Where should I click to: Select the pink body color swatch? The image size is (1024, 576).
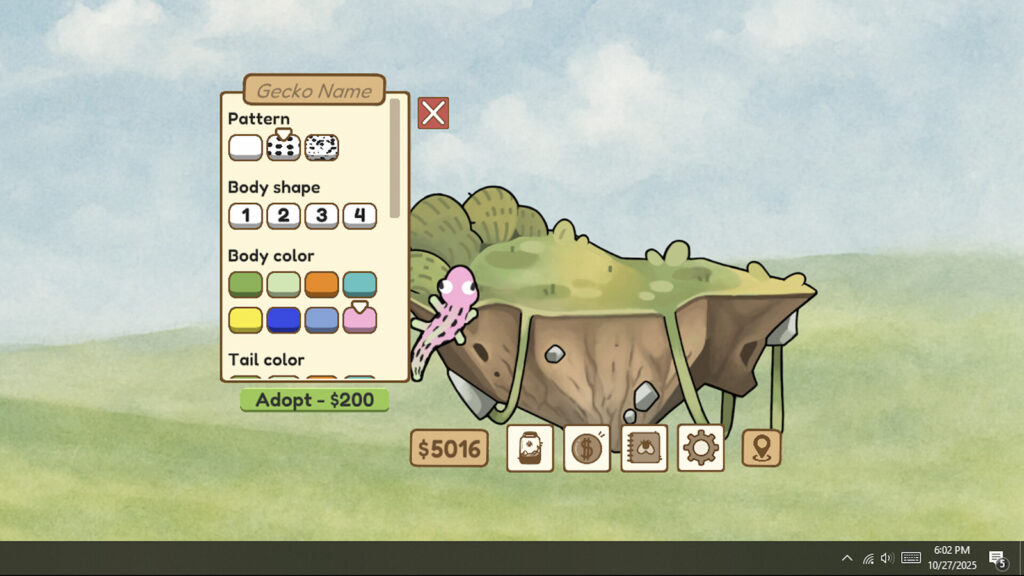click(x=360, y=319)
